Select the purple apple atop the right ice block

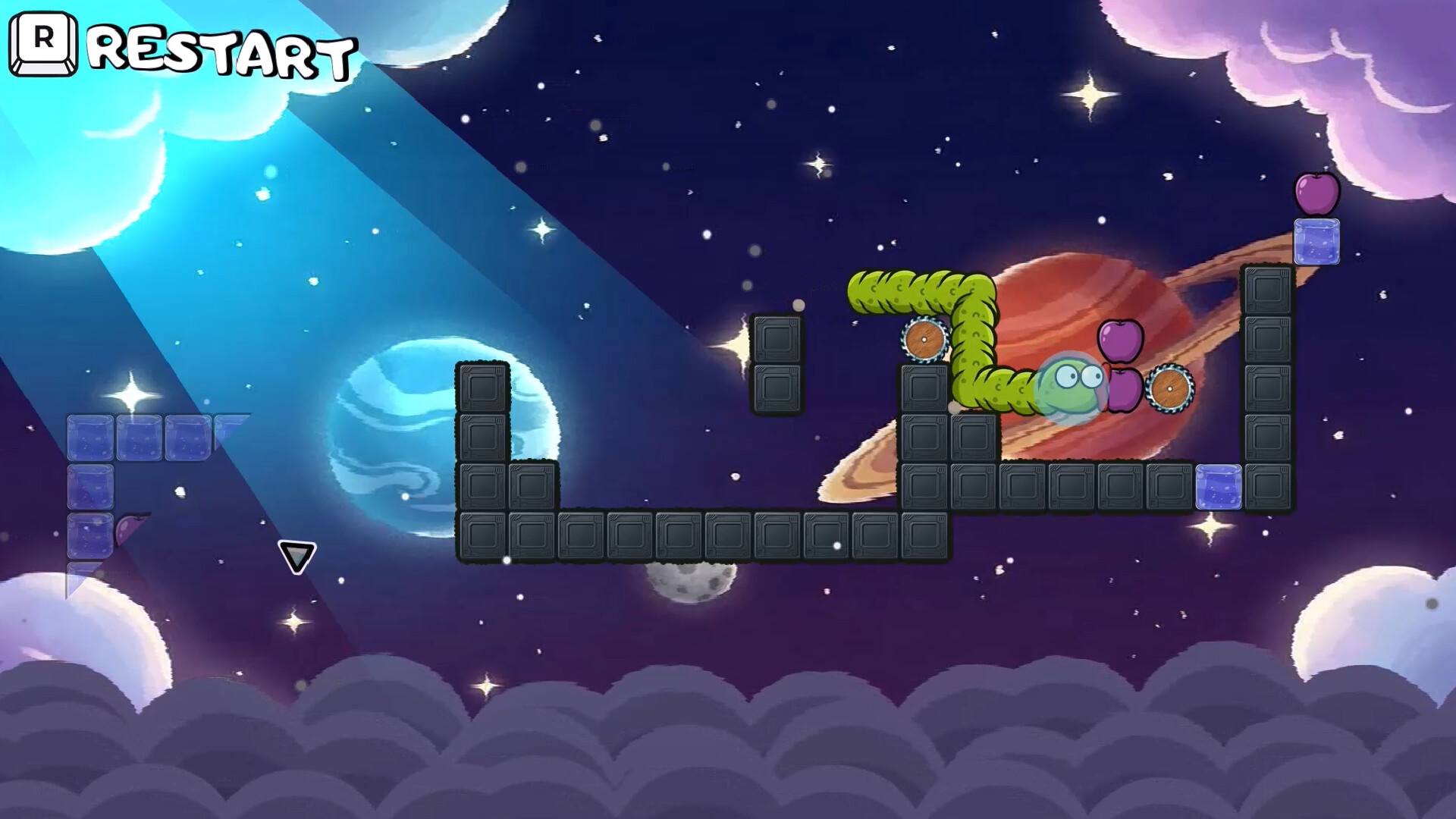tap(1318, 196)
